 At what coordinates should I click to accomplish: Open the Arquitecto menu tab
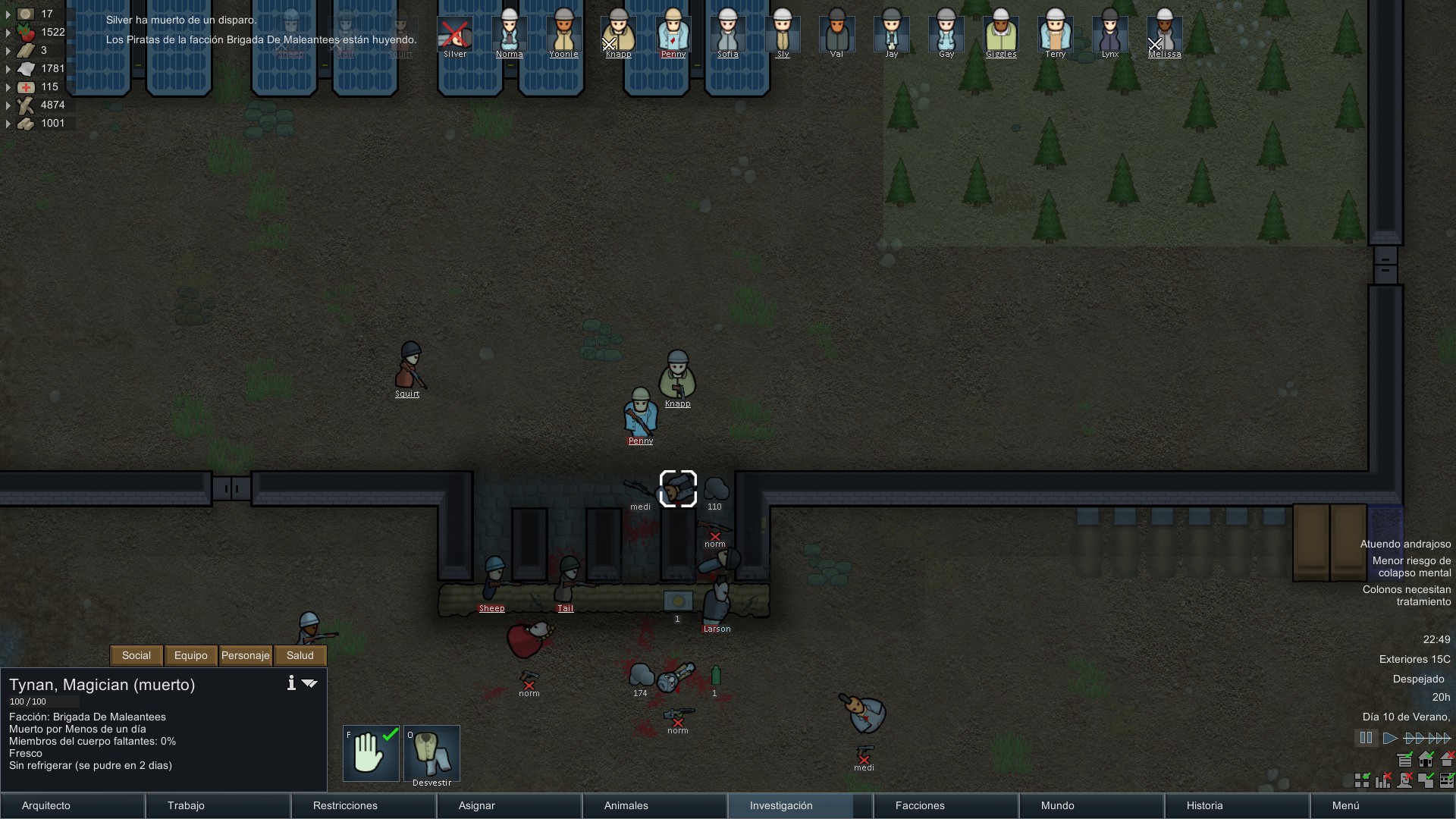(x=45, y=805)
